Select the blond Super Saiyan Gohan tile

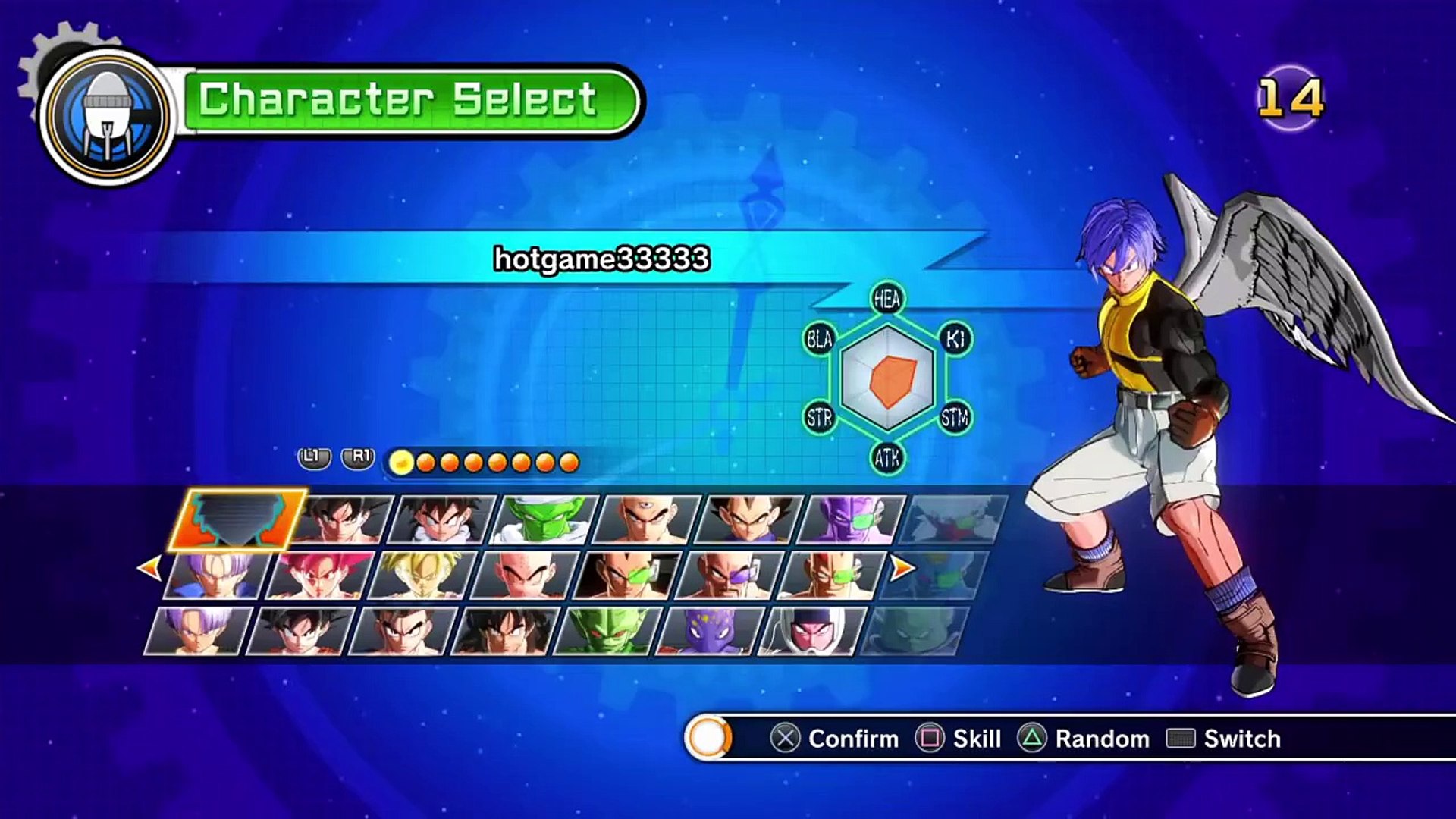pyautogui.click(x=422, y=576)
